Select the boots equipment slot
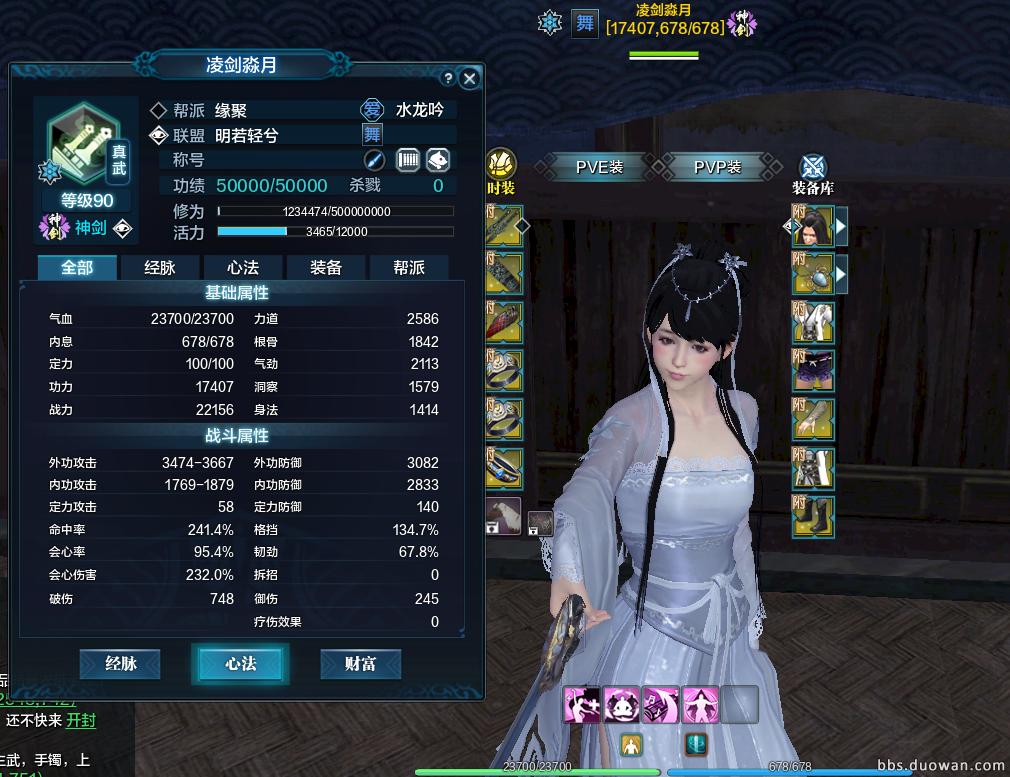Image resolution: width=1010 pixels, height=777 pixels. point(813,516)
